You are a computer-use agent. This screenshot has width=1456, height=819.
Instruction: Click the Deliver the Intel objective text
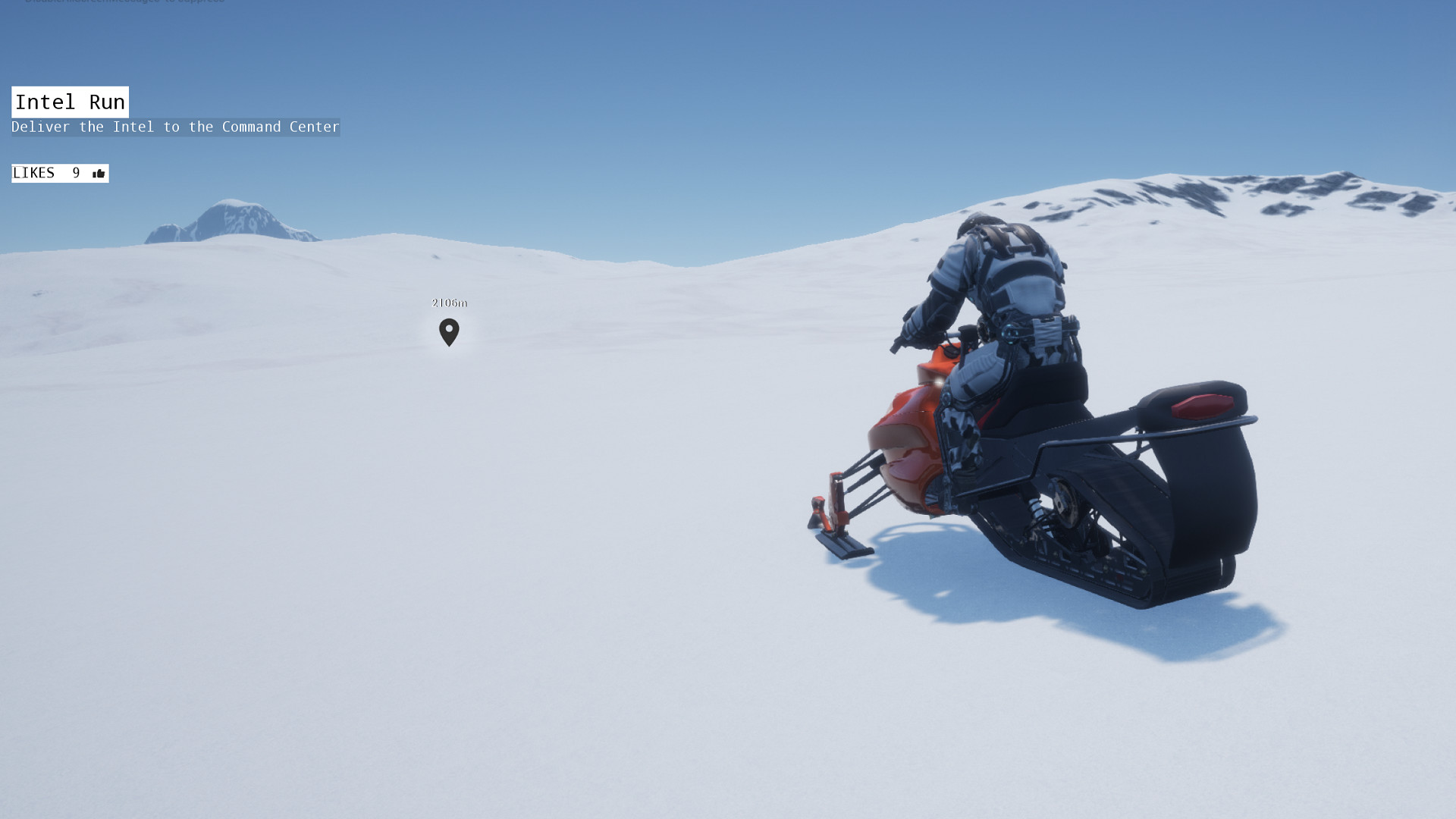[x=174, y=127]
